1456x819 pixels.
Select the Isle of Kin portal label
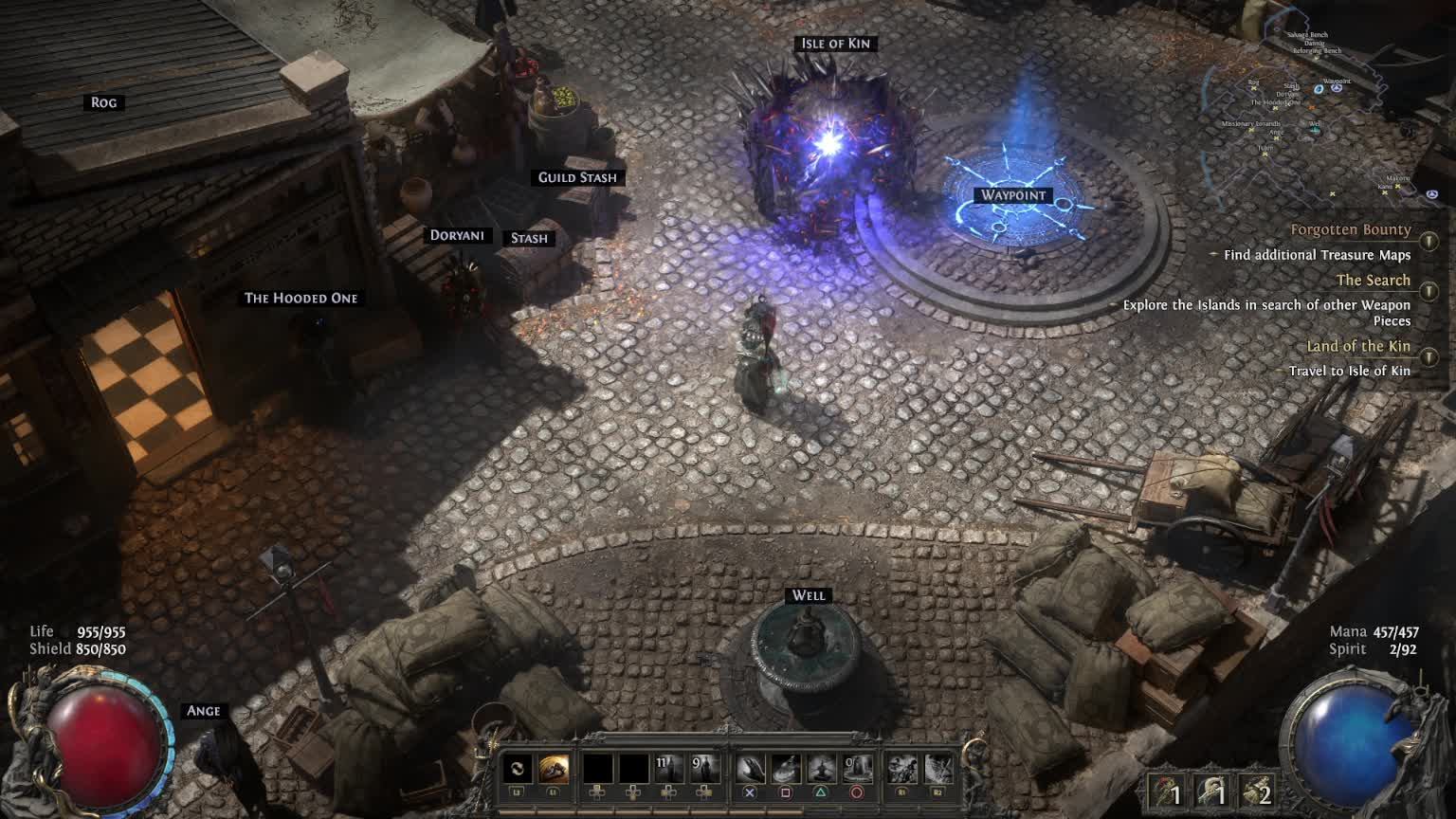point(835,44)
